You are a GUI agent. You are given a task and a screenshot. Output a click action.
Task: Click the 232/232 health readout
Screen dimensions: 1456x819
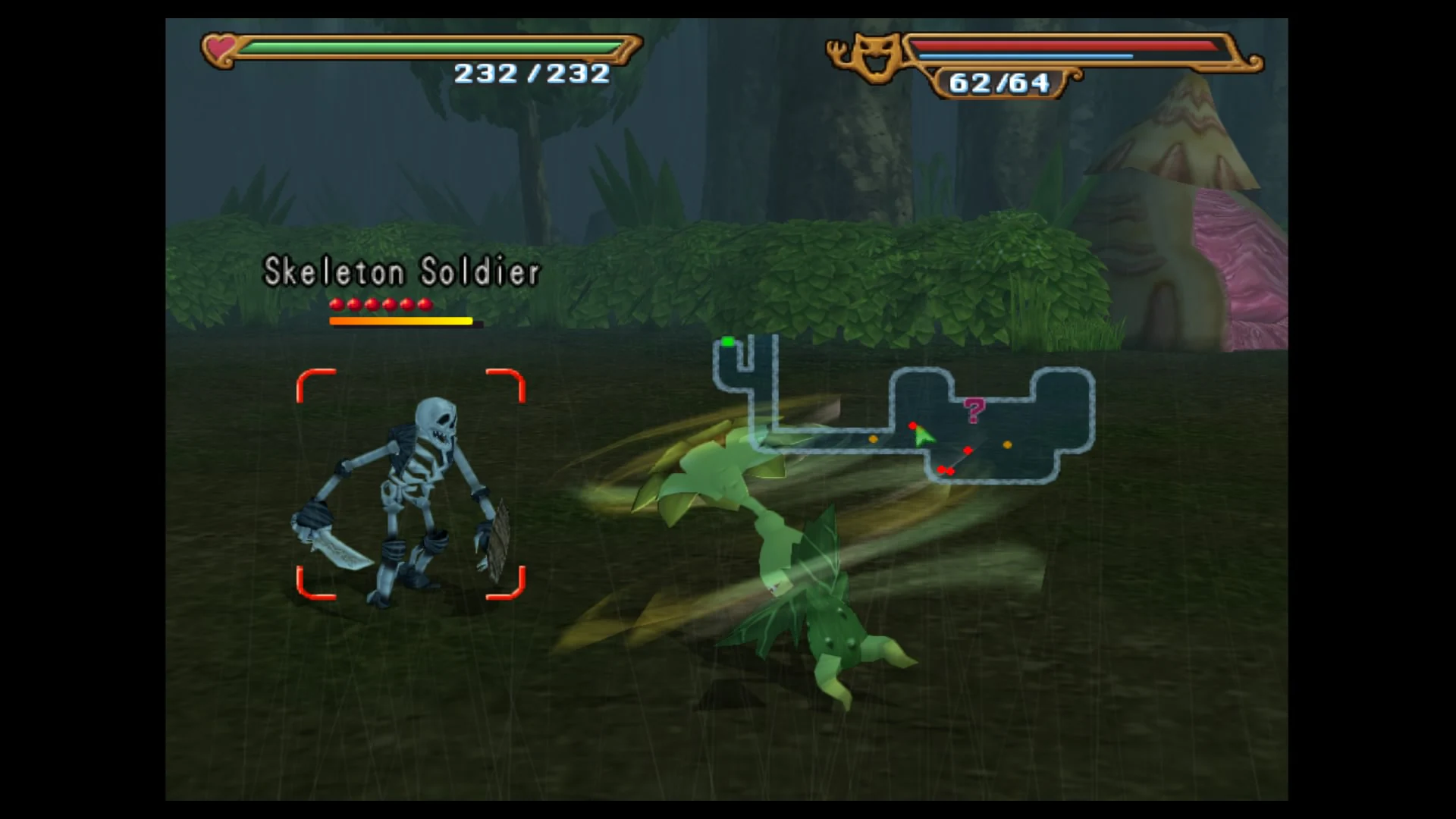pos(529,74)
